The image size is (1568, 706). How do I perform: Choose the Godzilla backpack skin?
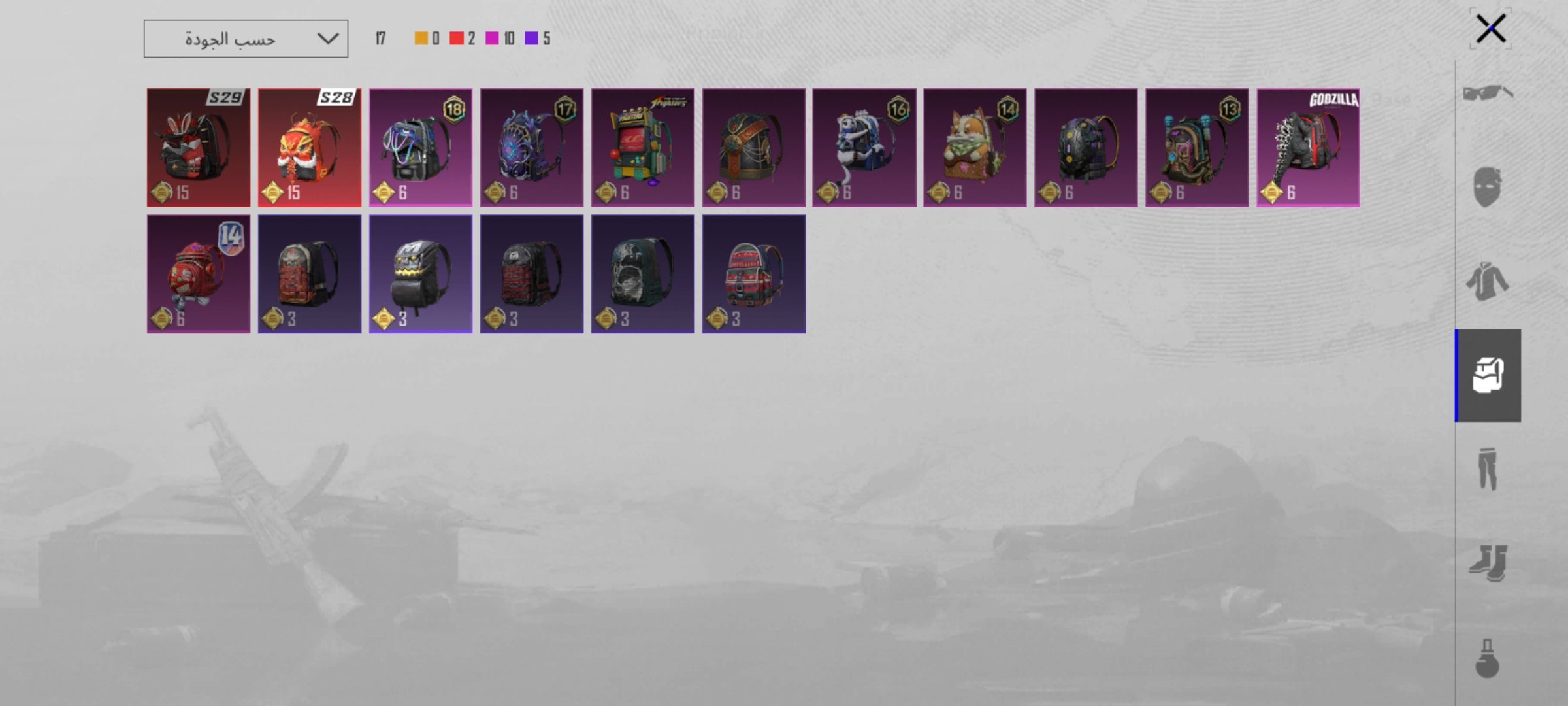(1308, 148)
